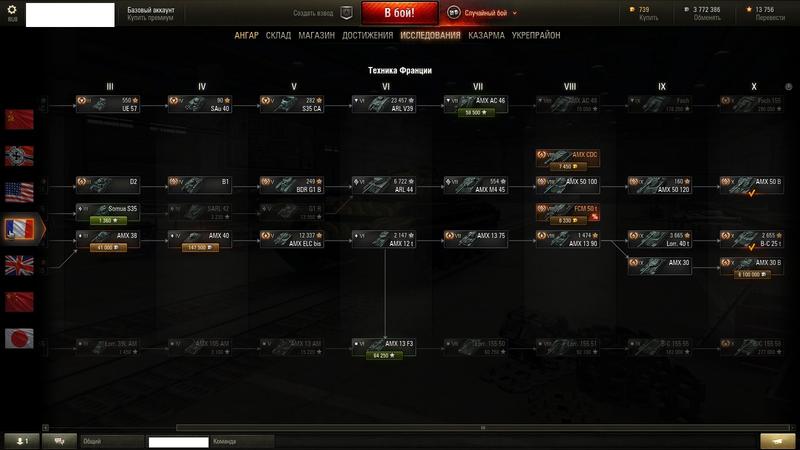Open the settings gear menu
The image size is (800, 450).
(14, 8)
